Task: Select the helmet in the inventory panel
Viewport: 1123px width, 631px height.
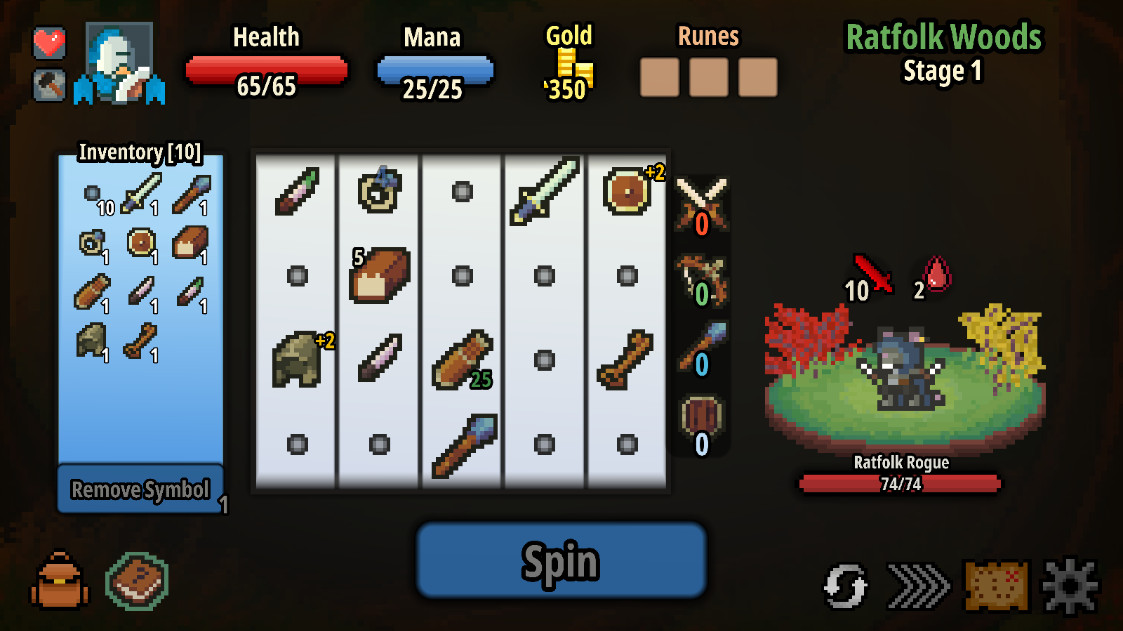Action: coord(92,341)
